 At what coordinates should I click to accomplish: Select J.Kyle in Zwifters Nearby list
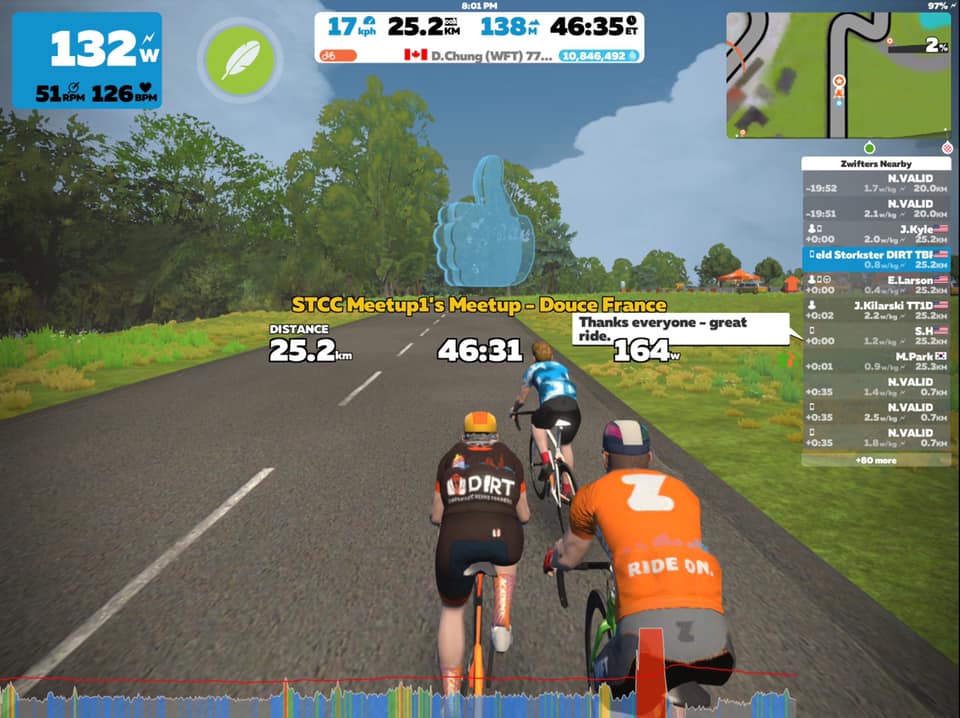tap(876, 234)
